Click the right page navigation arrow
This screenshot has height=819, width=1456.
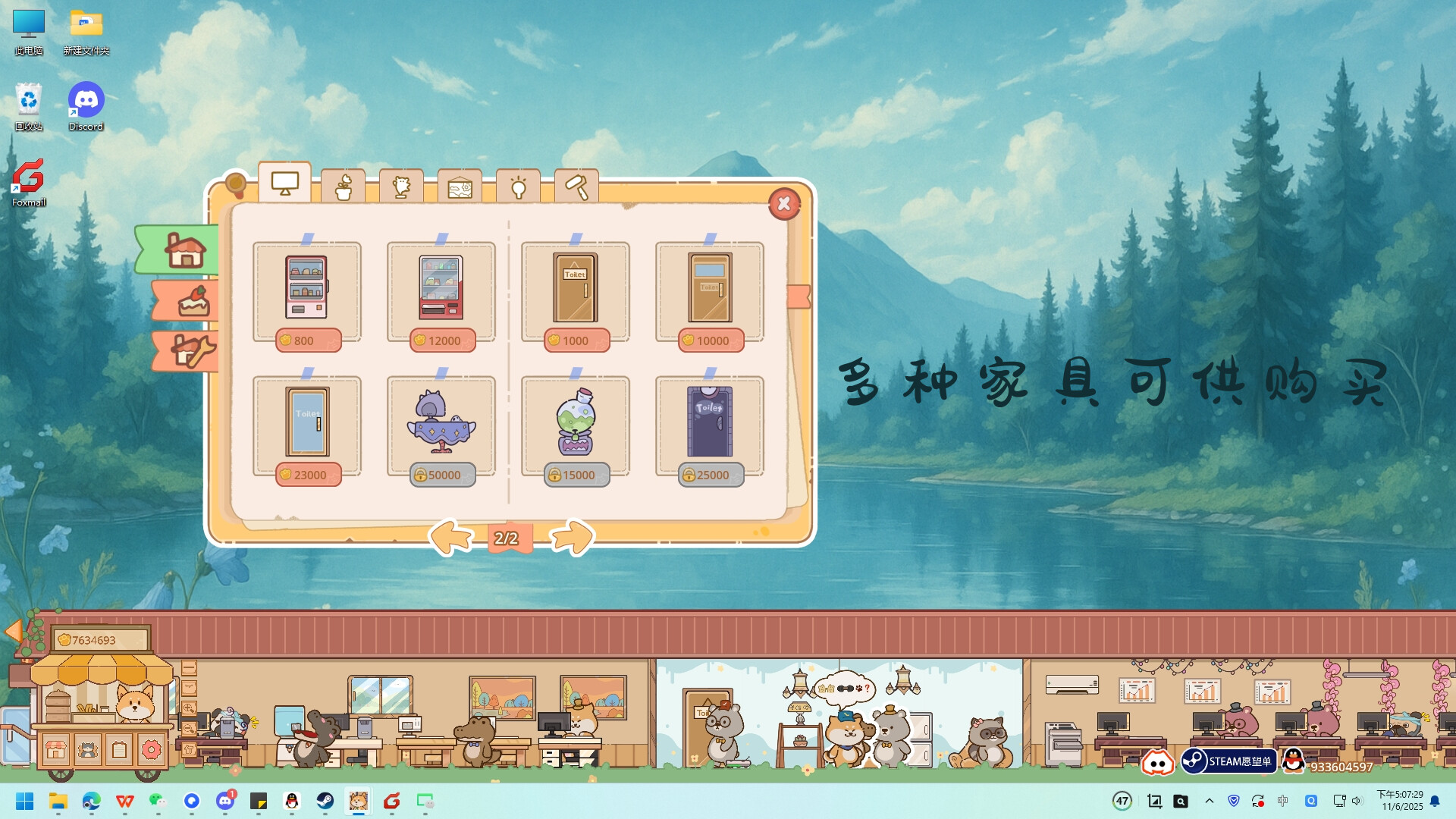[x=571, y=536]
